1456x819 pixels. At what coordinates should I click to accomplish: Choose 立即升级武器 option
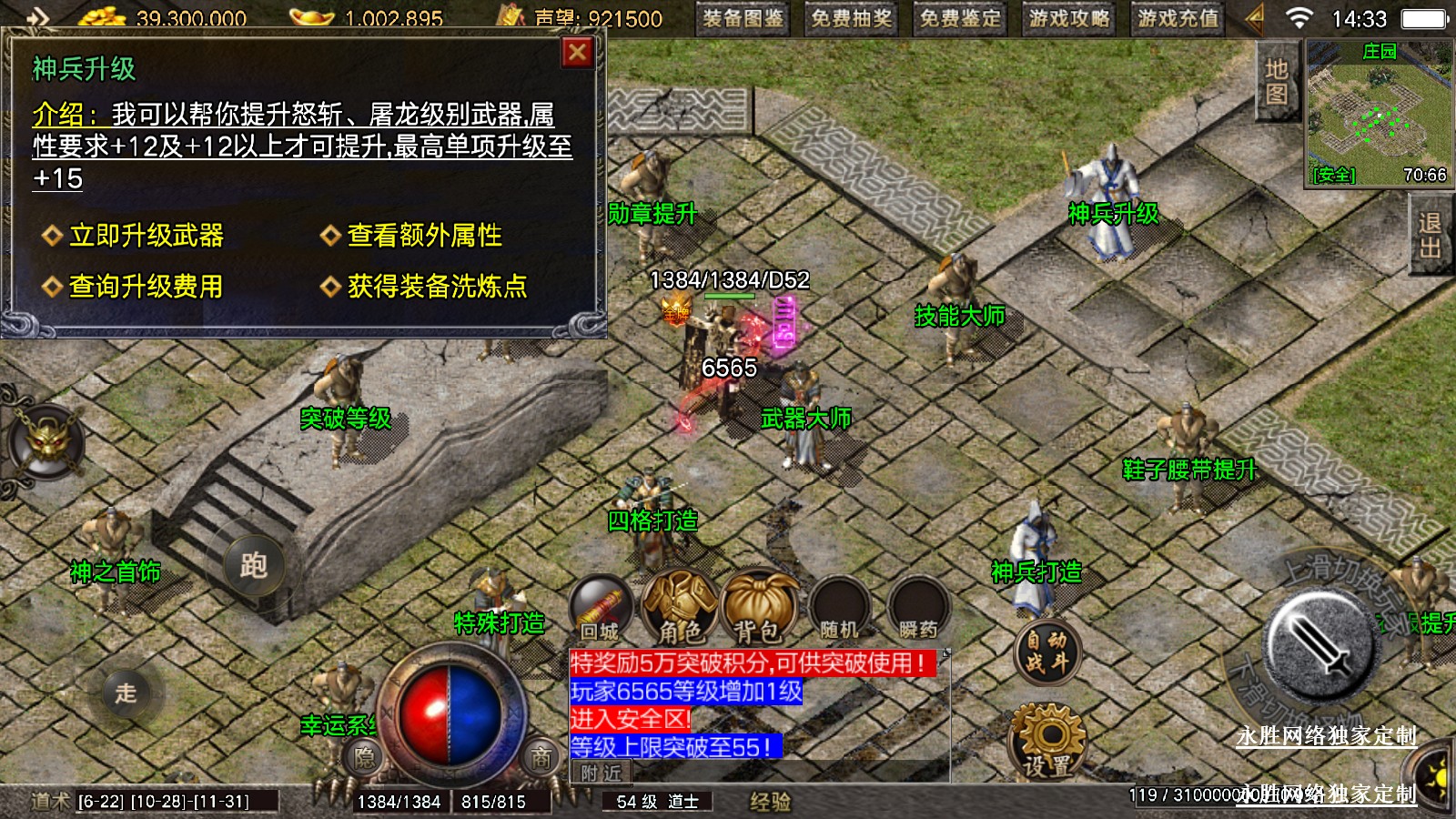pos(146,236)
